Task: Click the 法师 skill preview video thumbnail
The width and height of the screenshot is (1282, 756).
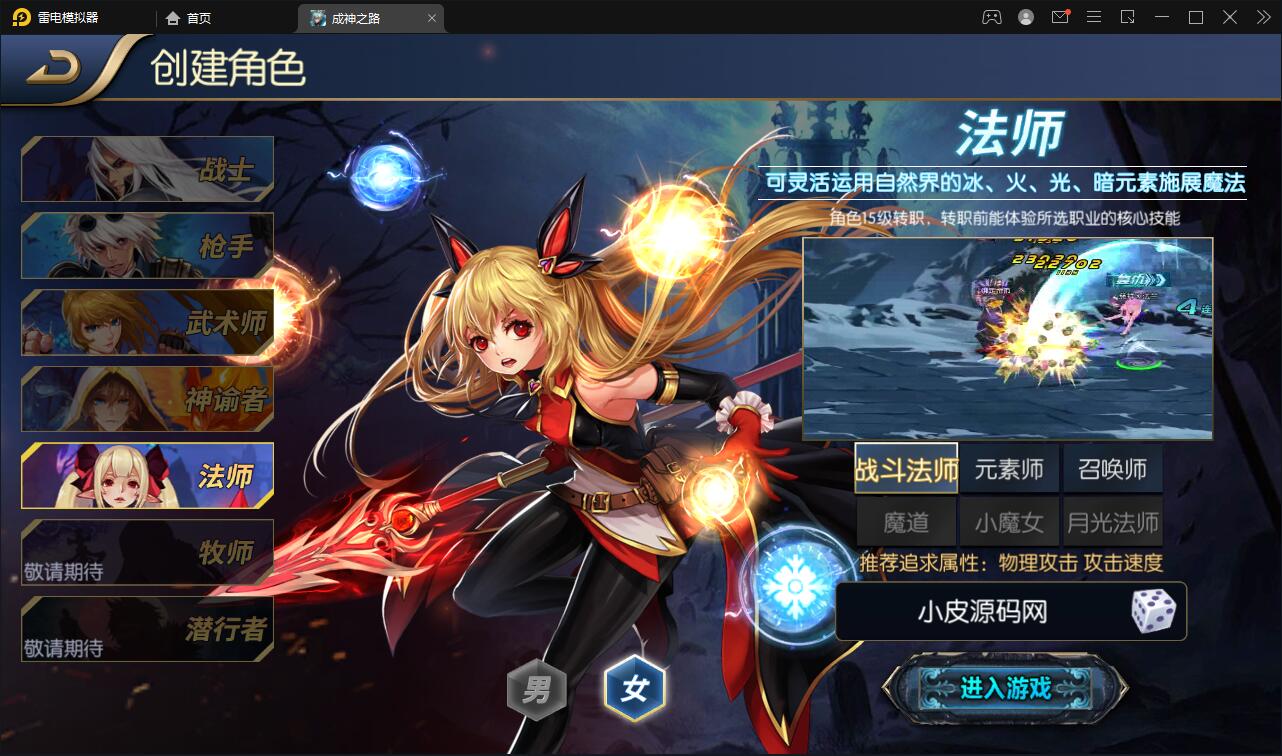Action: point(1009,338)
